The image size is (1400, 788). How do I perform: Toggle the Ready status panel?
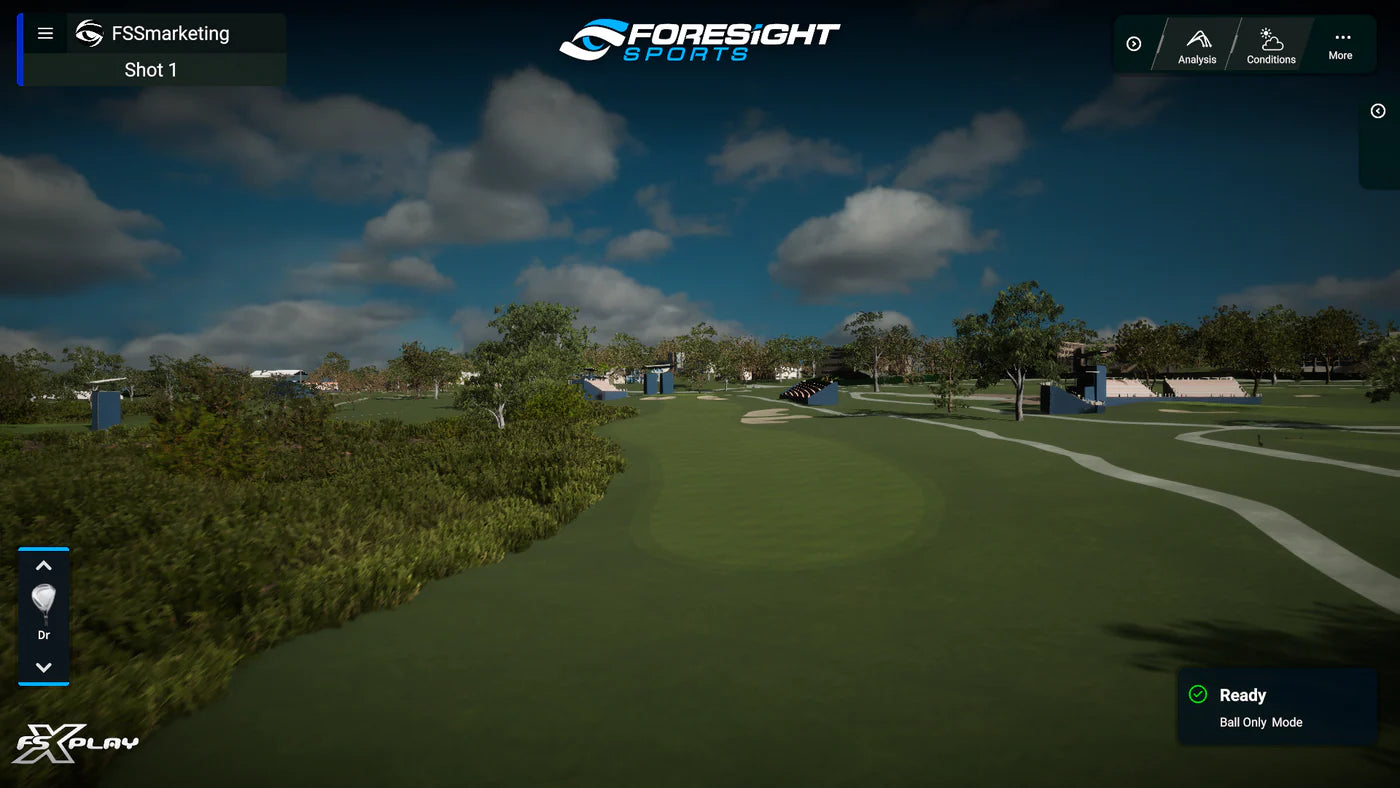[x=1275, y=706]
